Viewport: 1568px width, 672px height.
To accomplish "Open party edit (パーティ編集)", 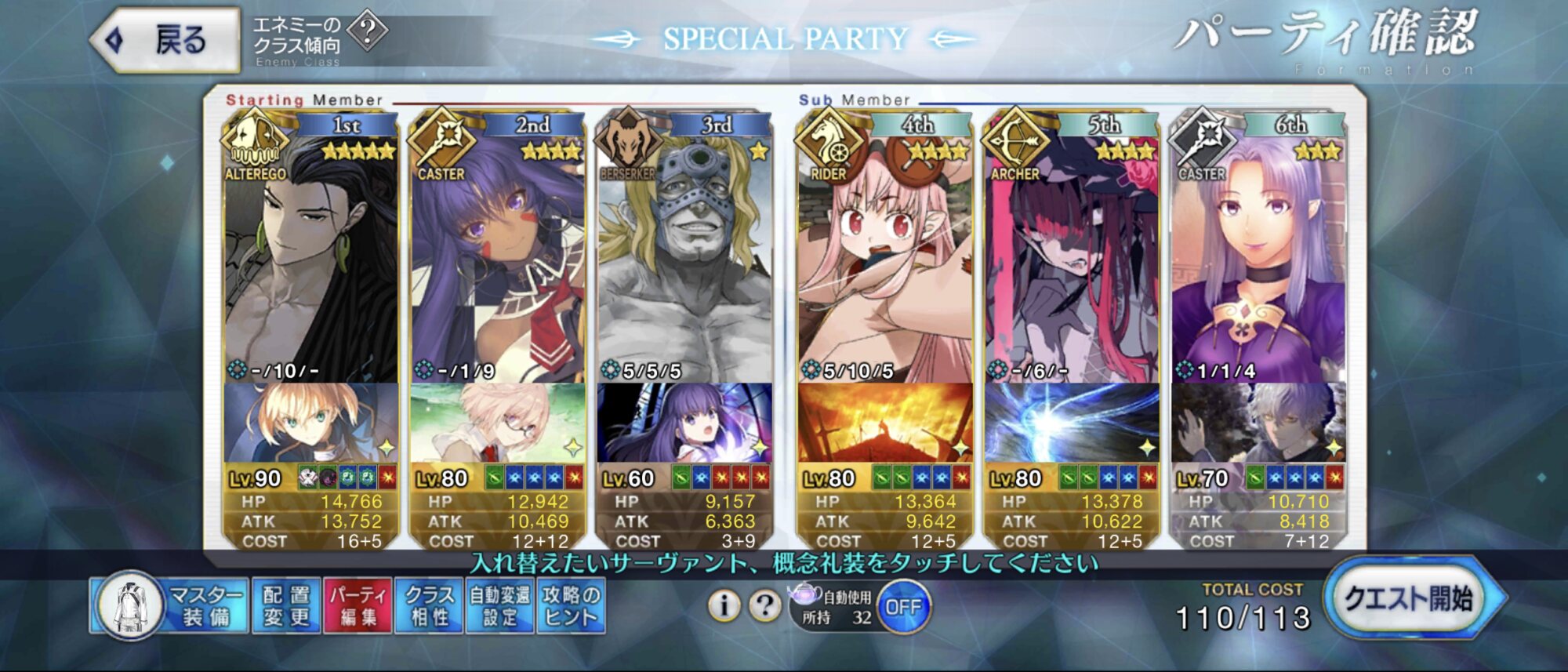I will 358,606.
